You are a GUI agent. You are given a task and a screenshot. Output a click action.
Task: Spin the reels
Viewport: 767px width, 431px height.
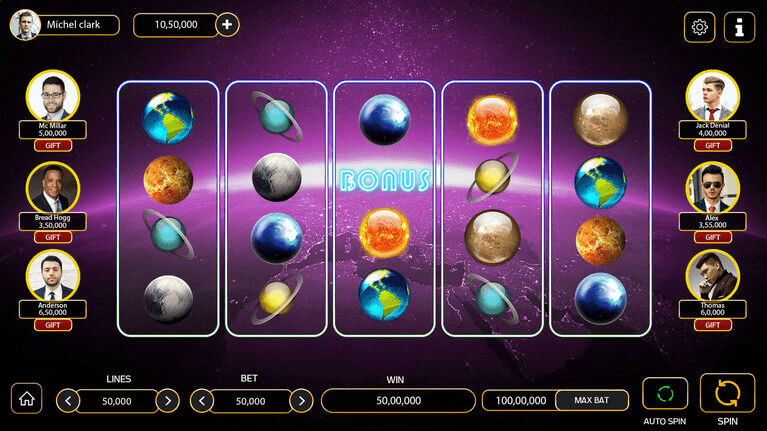click(x=727, y=392)
